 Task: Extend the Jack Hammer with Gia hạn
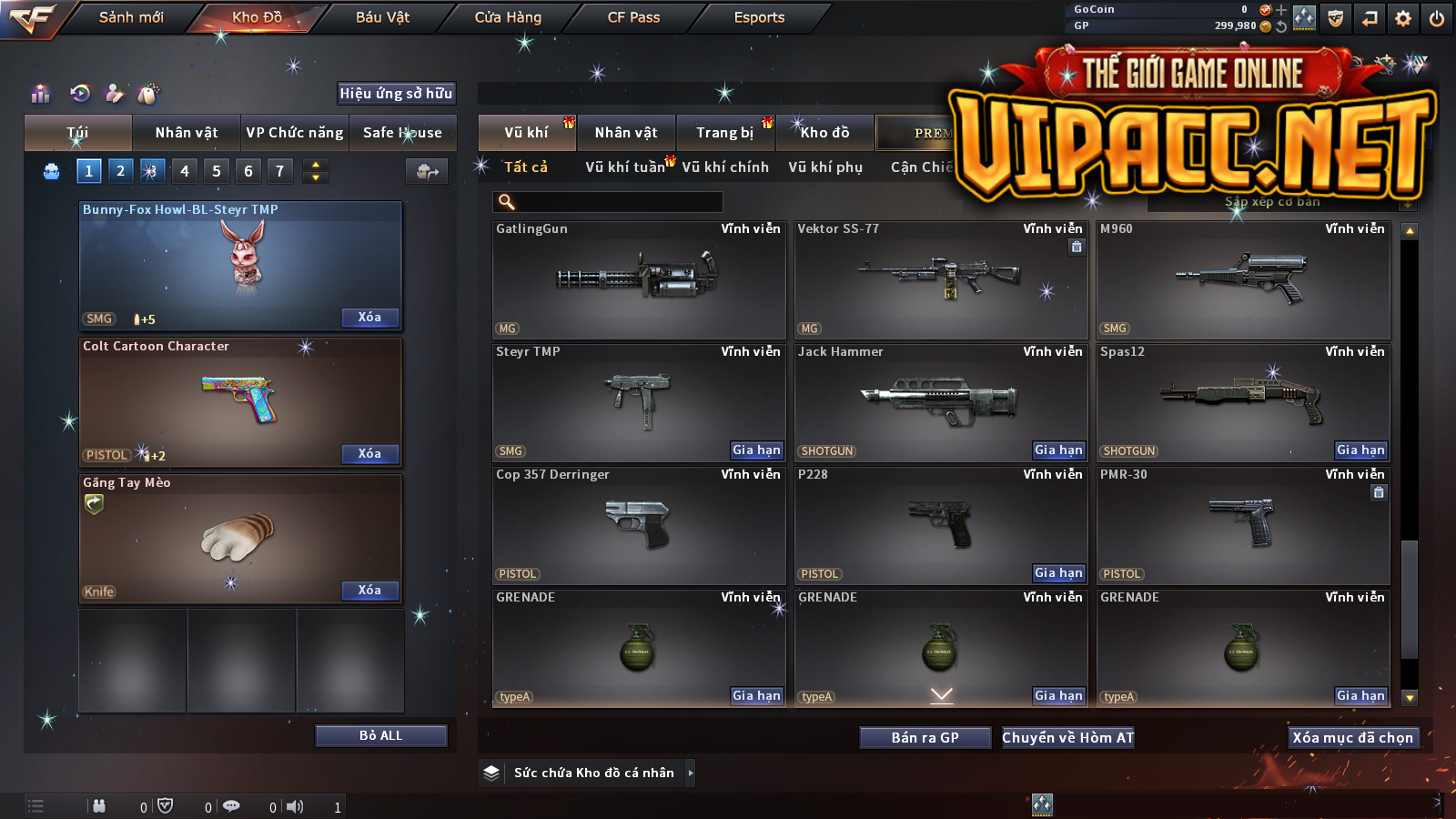1058,450
